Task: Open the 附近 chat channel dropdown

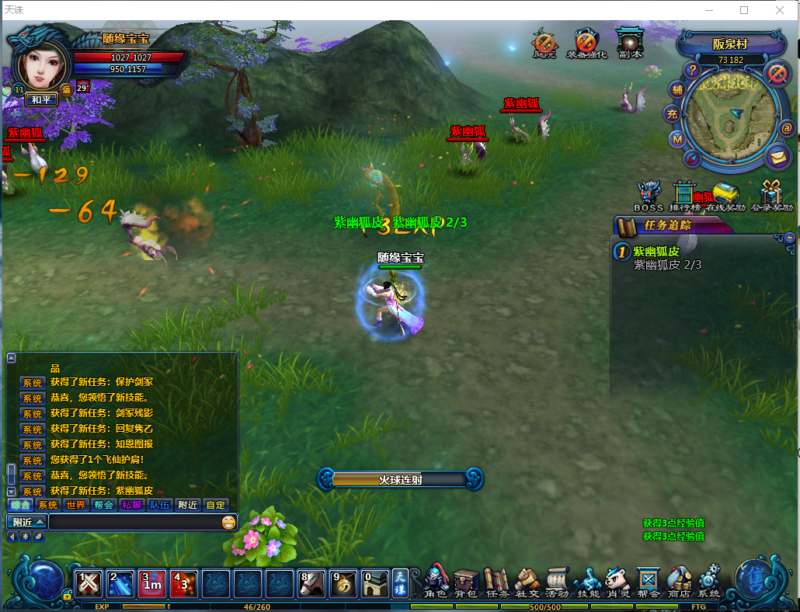Action: [x=27, y=522]
